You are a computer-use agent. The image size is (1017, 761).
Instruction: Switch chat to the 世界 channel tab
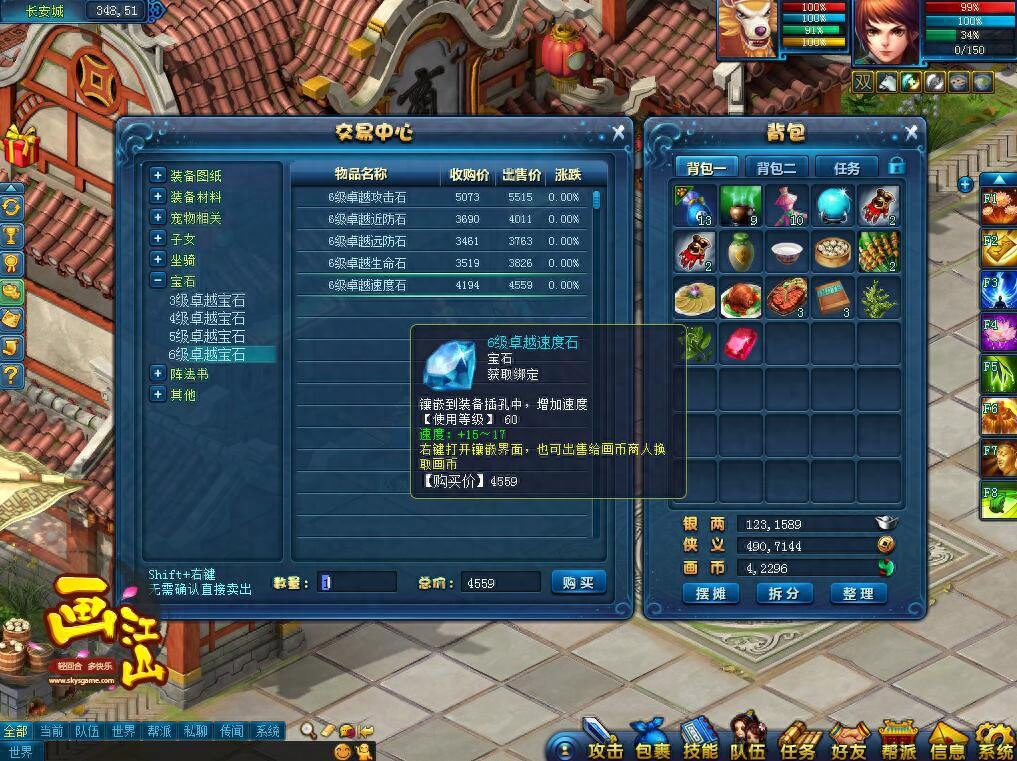click(x=123, y=731)
